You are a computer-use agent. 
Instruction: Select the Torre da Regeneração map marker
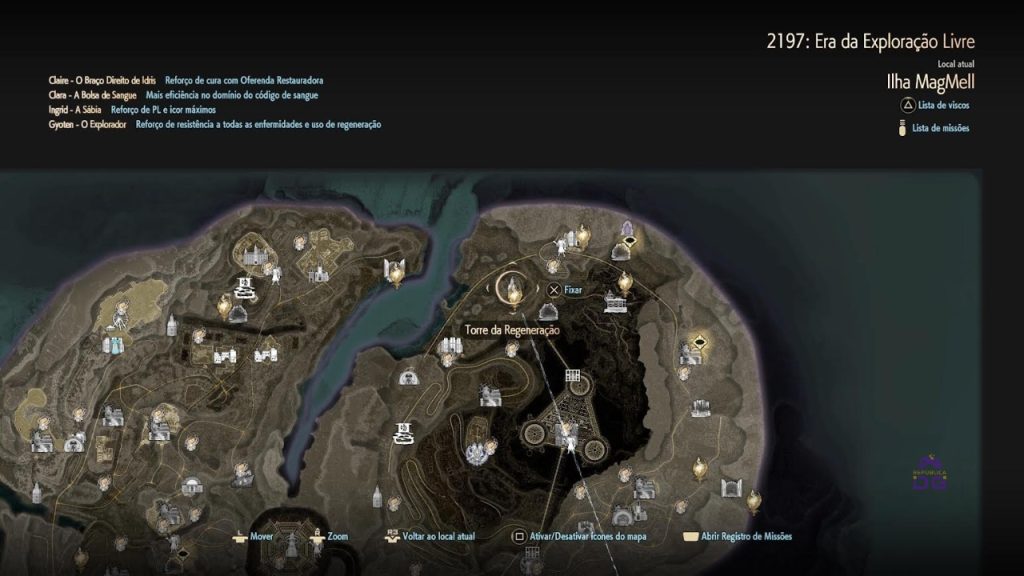(514, 290)
